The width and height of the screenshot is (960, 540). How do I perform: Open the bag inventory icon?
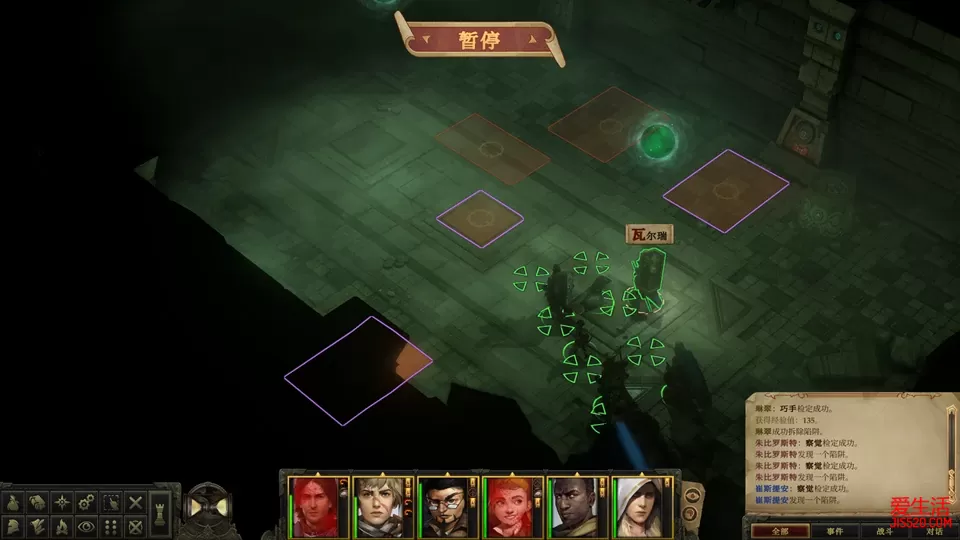13,502
